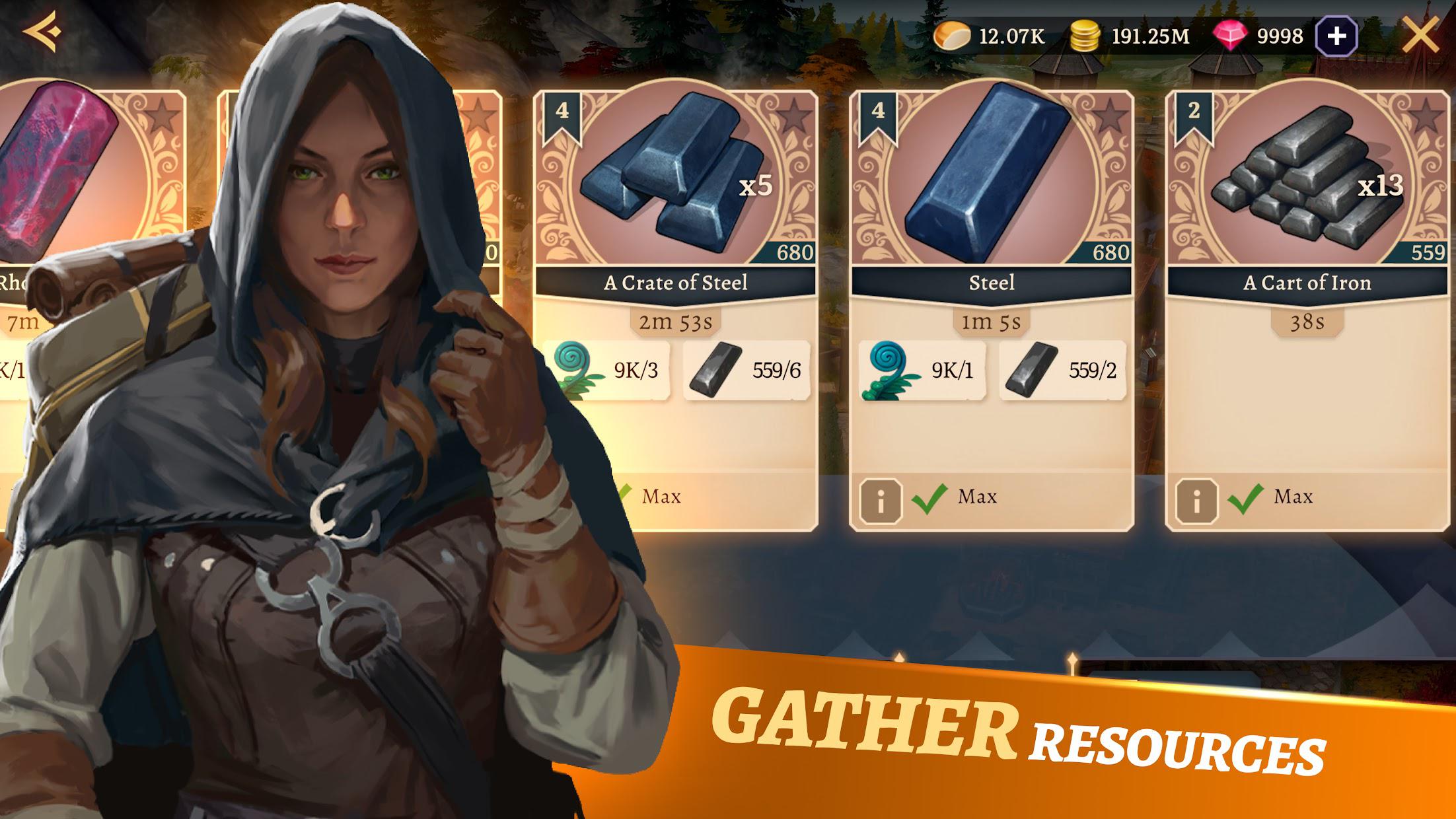Choose the Steel ingot recipe card
Viewport: 1456px width, 819px height.
991,198
